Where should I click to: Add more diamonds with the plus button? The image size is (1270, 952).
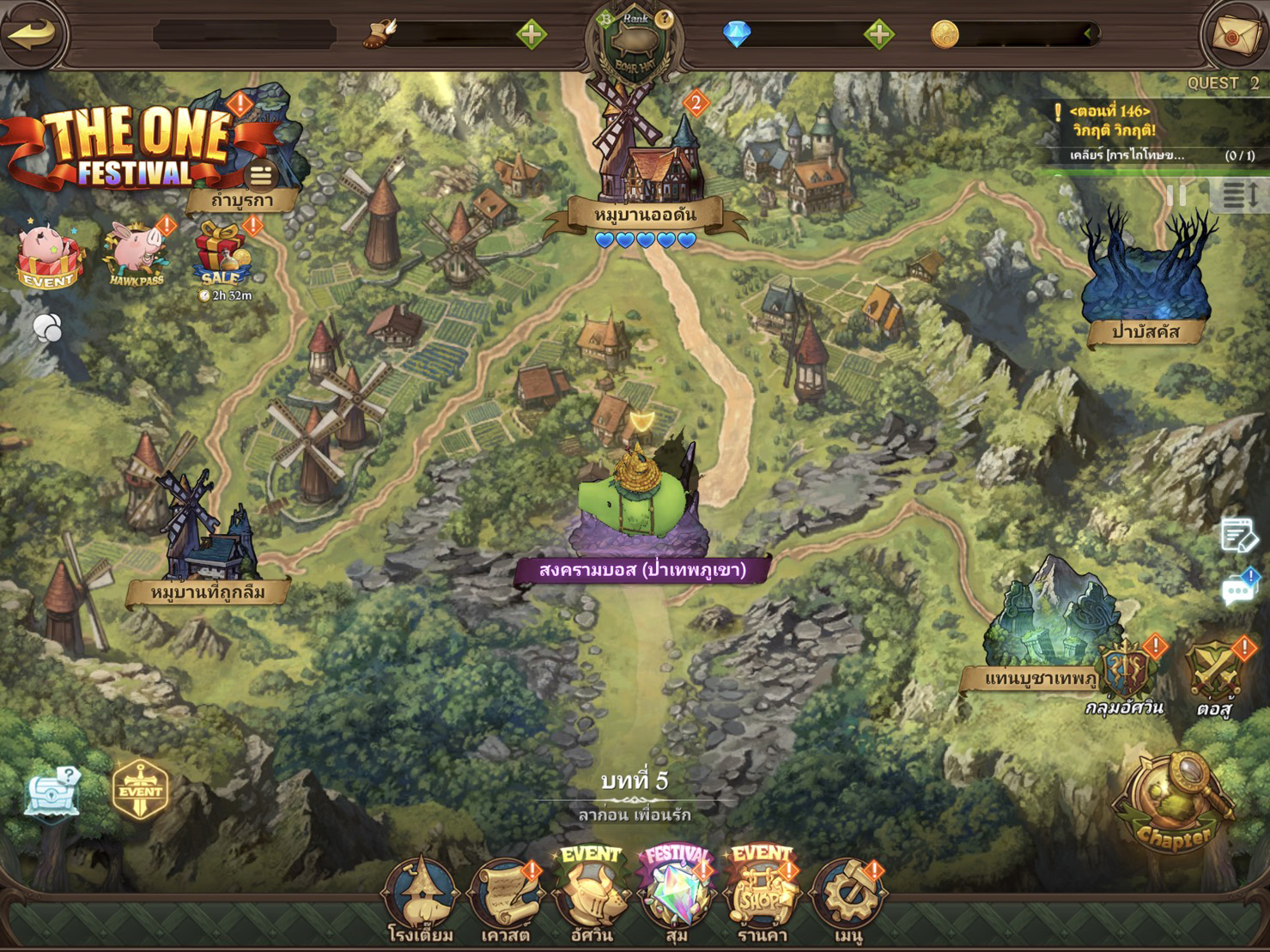coord(878,34)
